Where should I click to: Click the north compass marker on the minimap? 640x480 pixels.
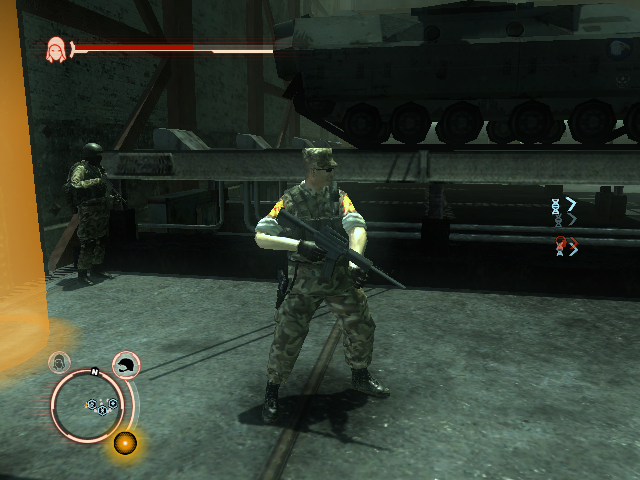click(94, 372)
